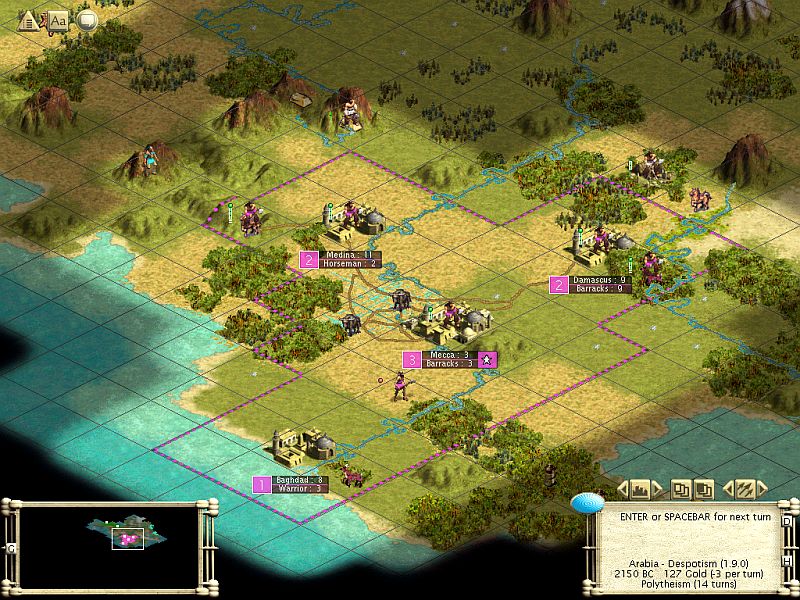Select the Damascus city name label
This screenshot has width=800, height=600.
click(600, 280)
